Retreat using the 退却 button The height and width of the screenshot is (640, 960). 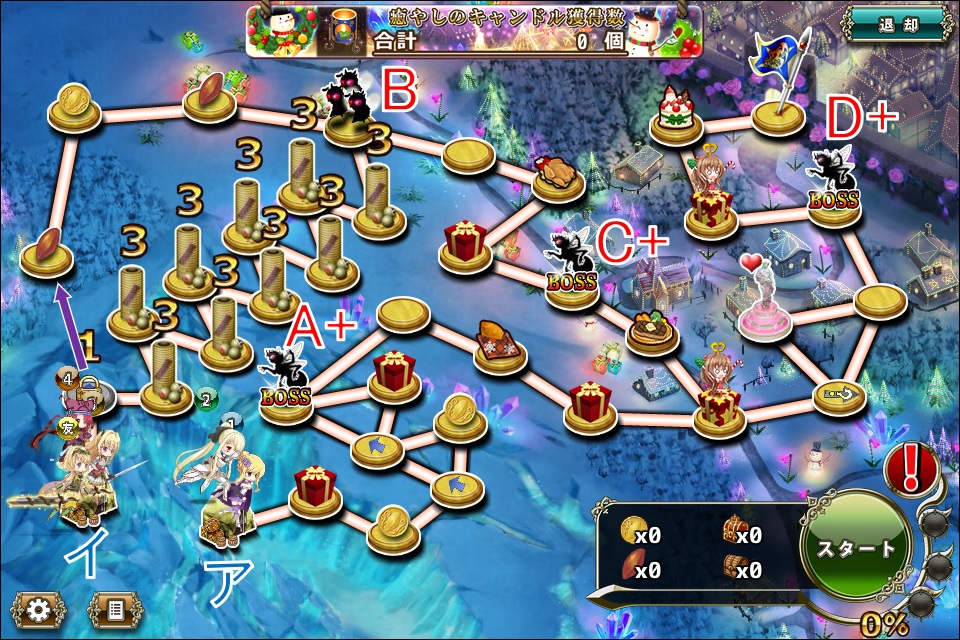click(896, 23)
